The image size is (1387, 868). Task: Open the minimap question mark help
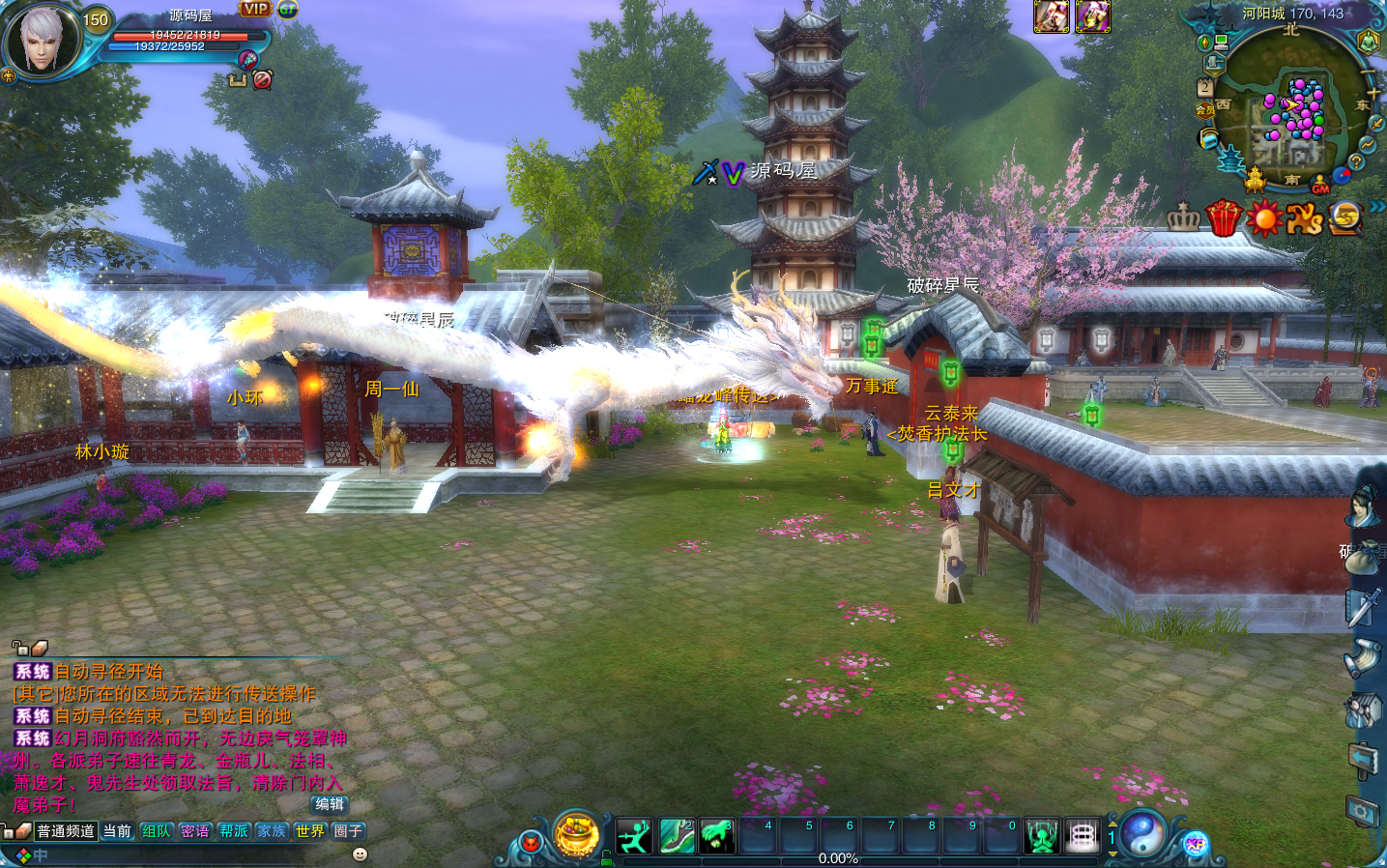(x=1356, y=162)
